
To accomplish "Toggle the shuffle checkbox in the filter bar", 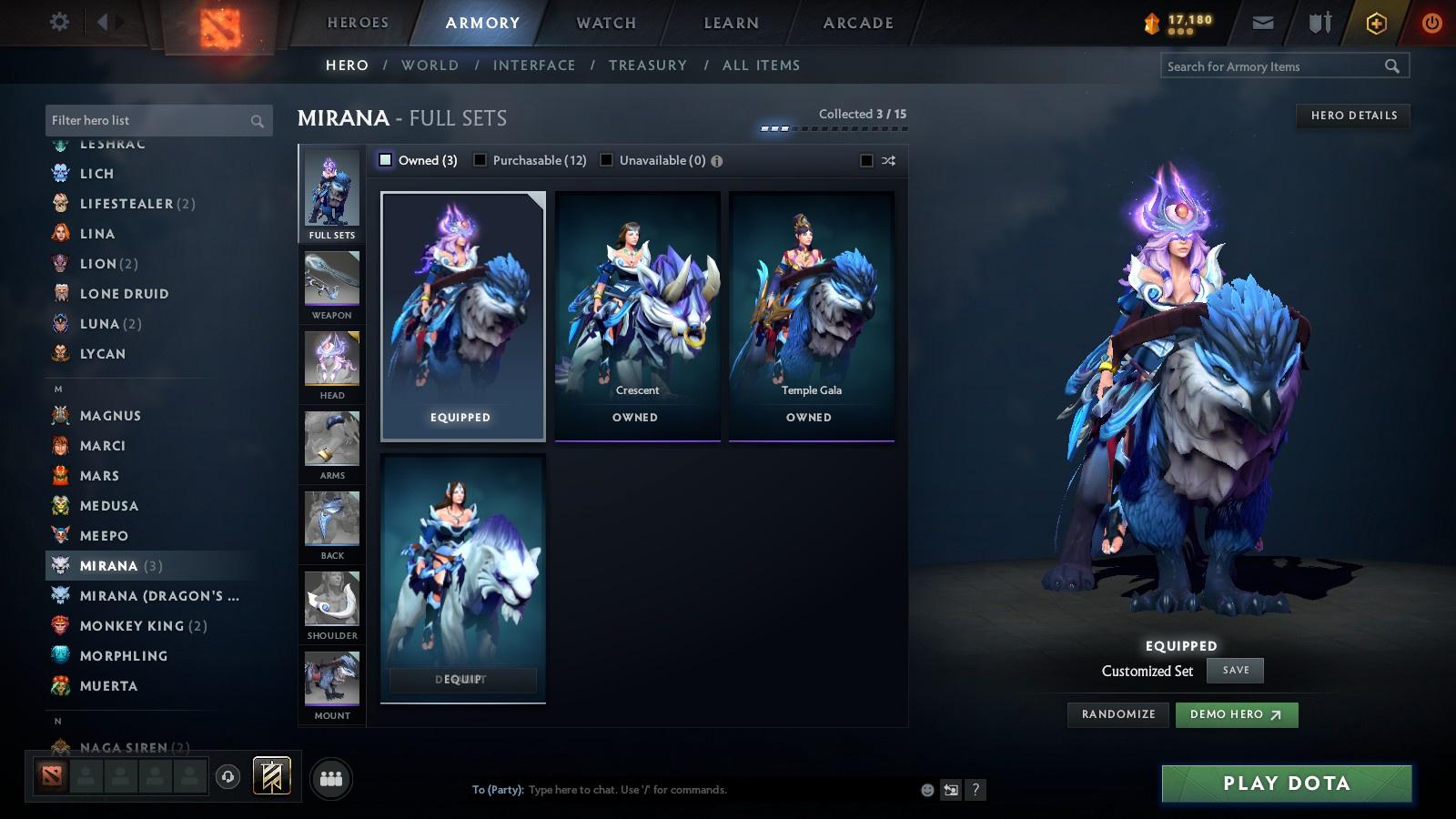I will coord(864,159).
